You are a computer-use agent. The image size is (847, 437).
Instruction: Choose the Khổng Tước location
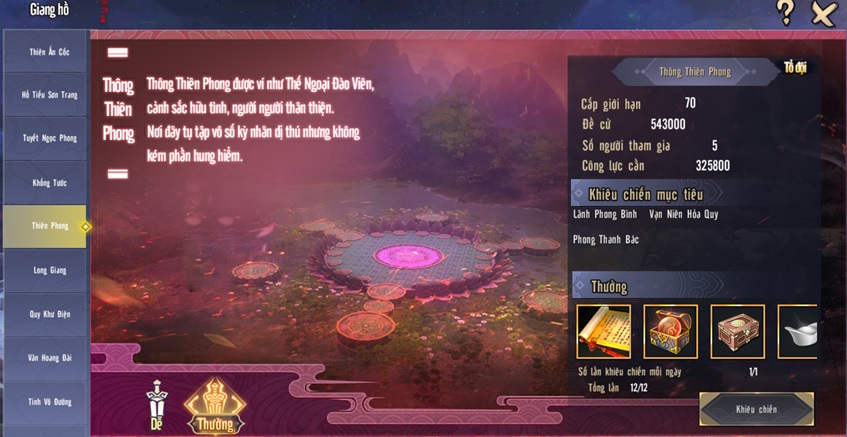[x=44, y=182]
